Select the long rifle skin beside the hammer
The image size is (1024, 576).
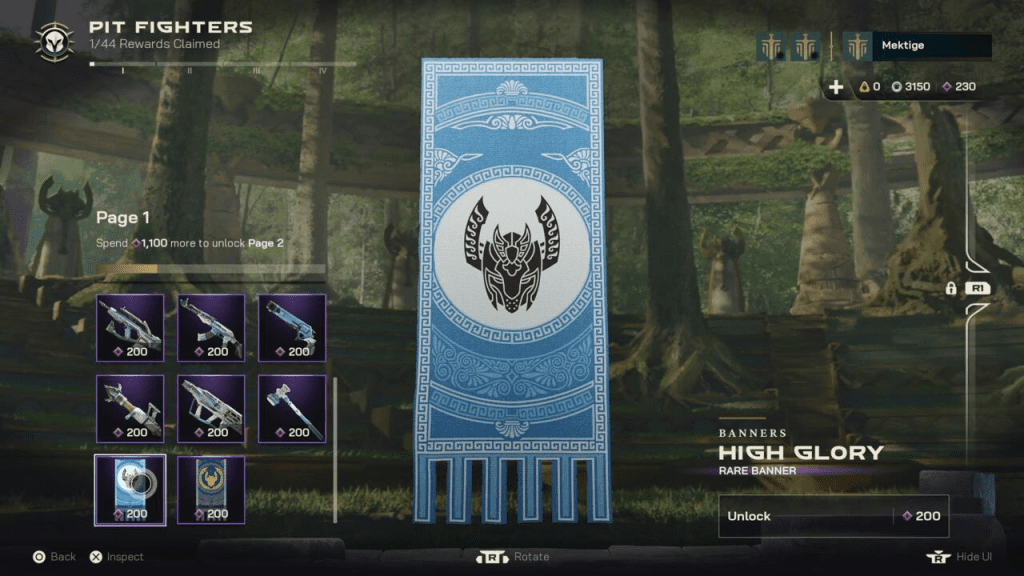pyautogui.click(x=211, y=408)
